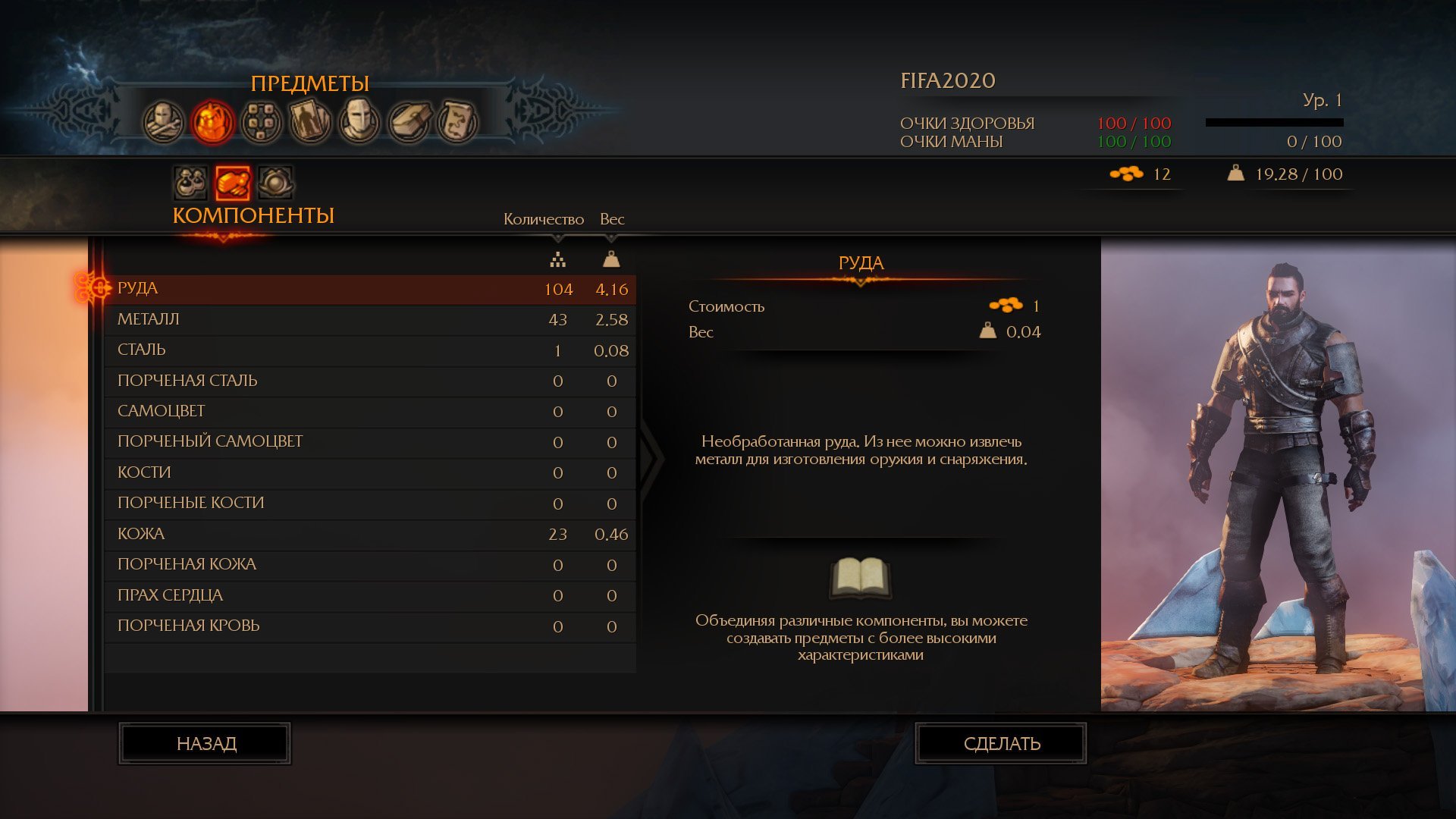Select the КОЖА component row
The image size is (1456, 819).
click(369, 534)
